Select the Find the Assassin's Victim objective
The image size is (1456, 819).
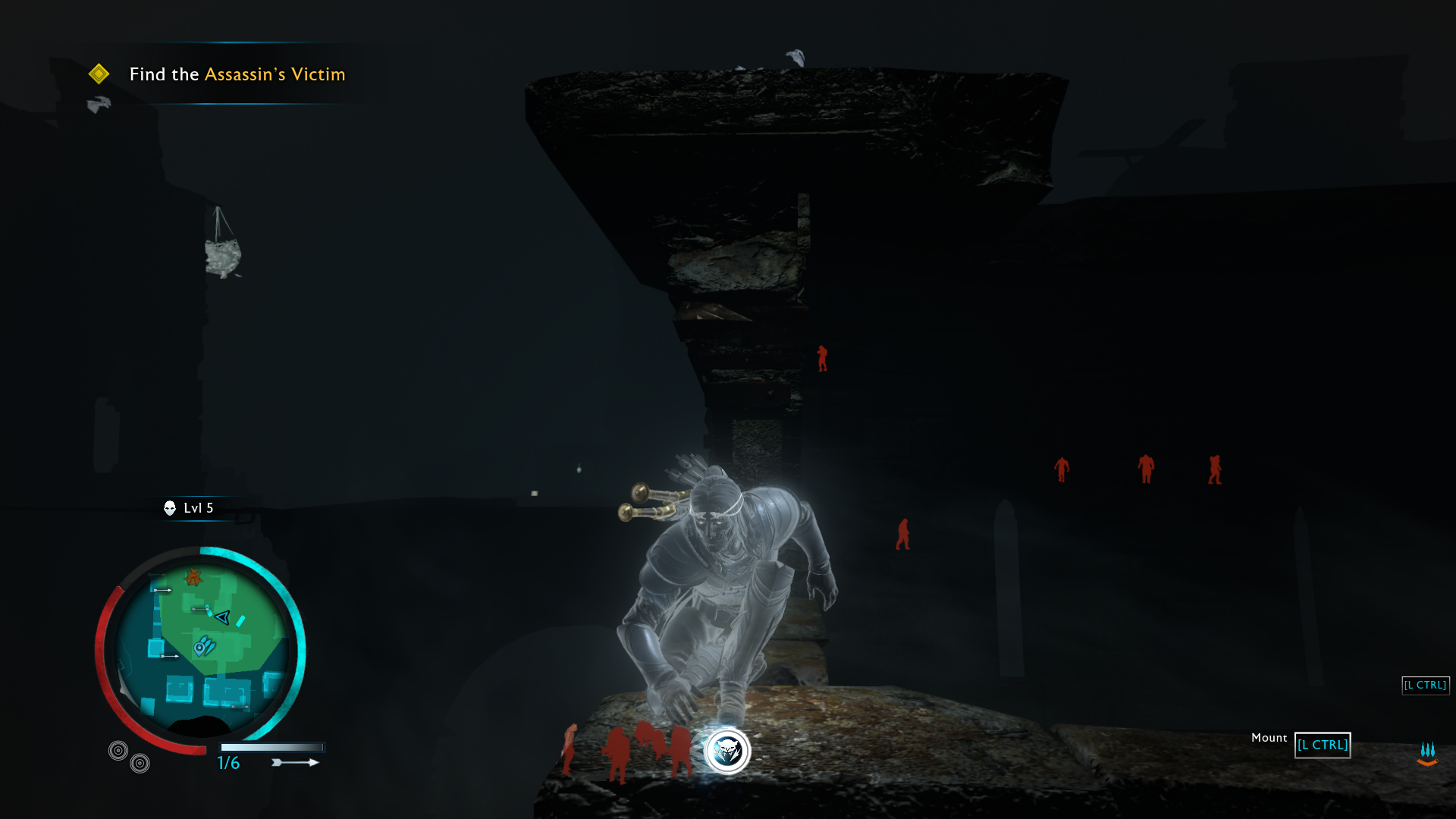click(237, 74)
